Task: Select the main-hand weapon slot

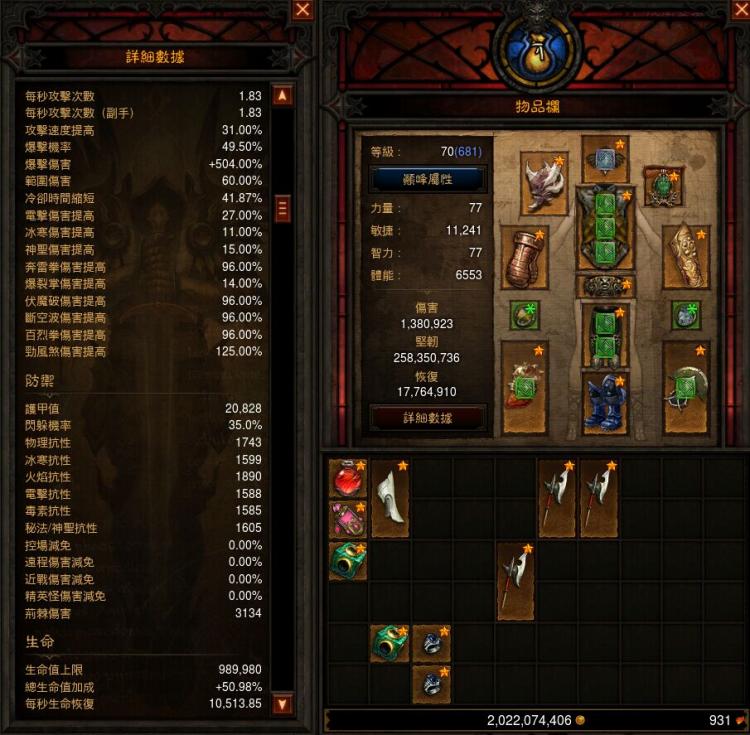Action: click(525, 386)
